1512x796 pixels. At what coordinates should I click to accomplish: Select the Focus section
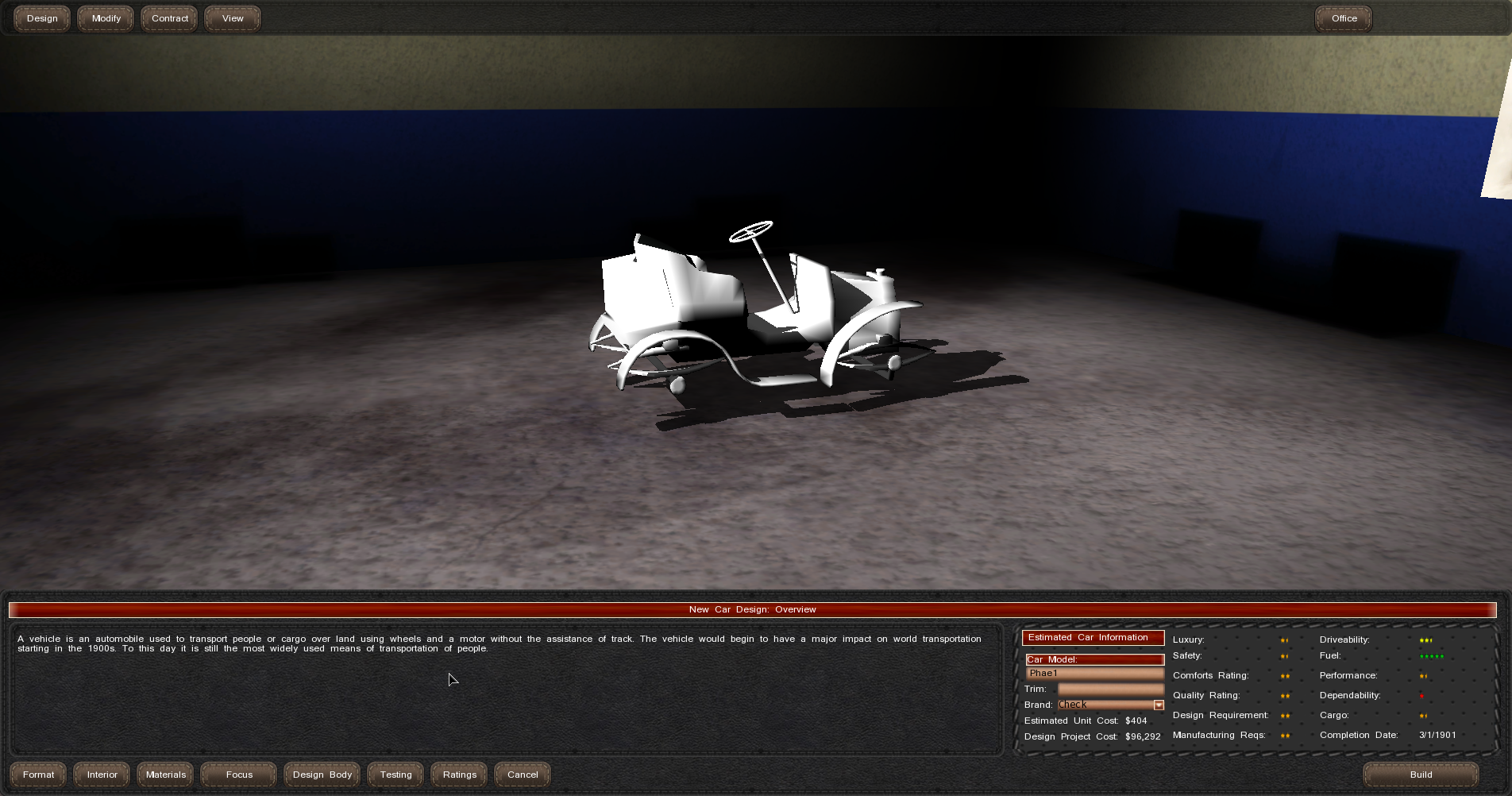(239, 775)
